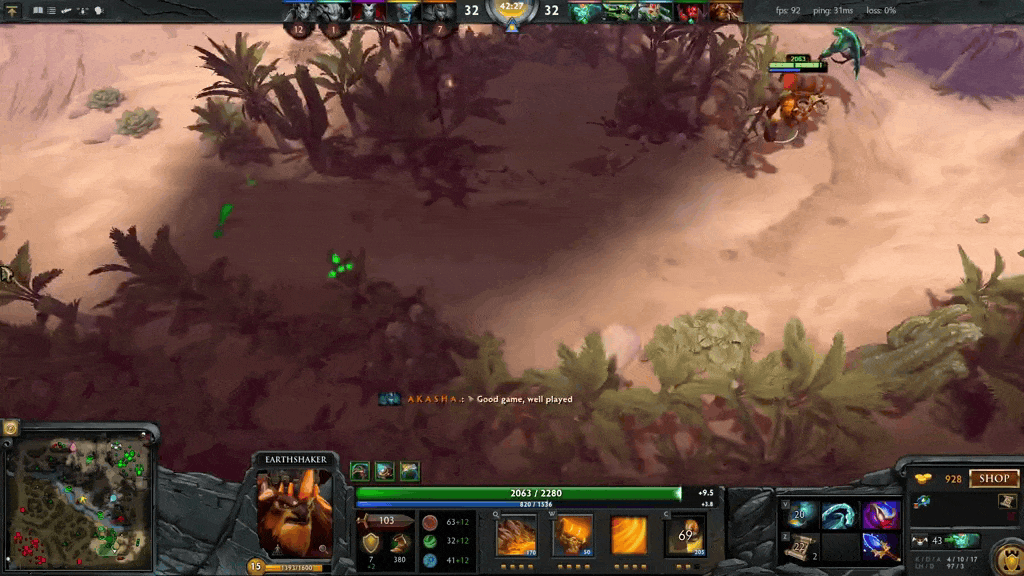Select the purple orb item slot
Image resolution: width=1024 pixels, height=576 pixels.
pyautogui.click(x=881, y=515)
